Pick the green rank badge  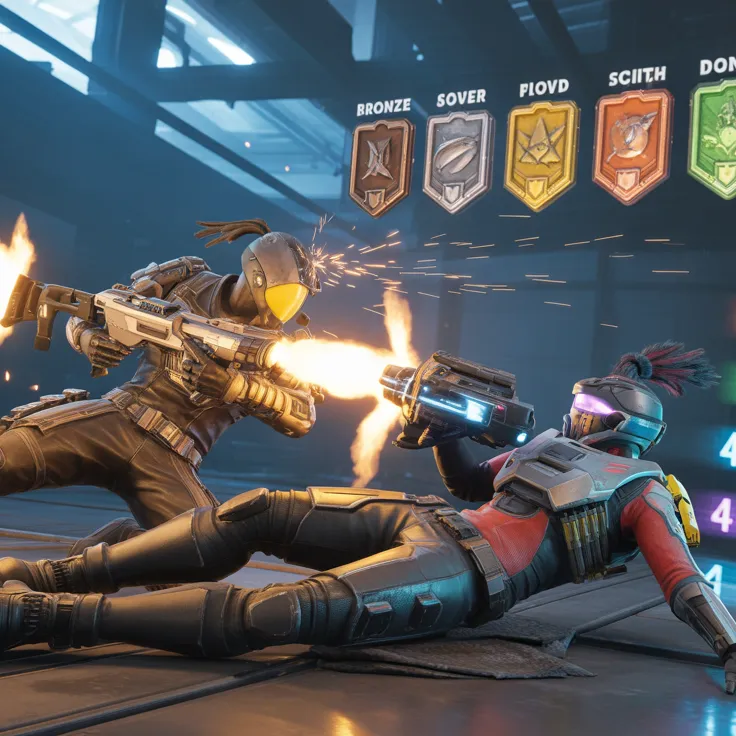[x=714, y=139]
